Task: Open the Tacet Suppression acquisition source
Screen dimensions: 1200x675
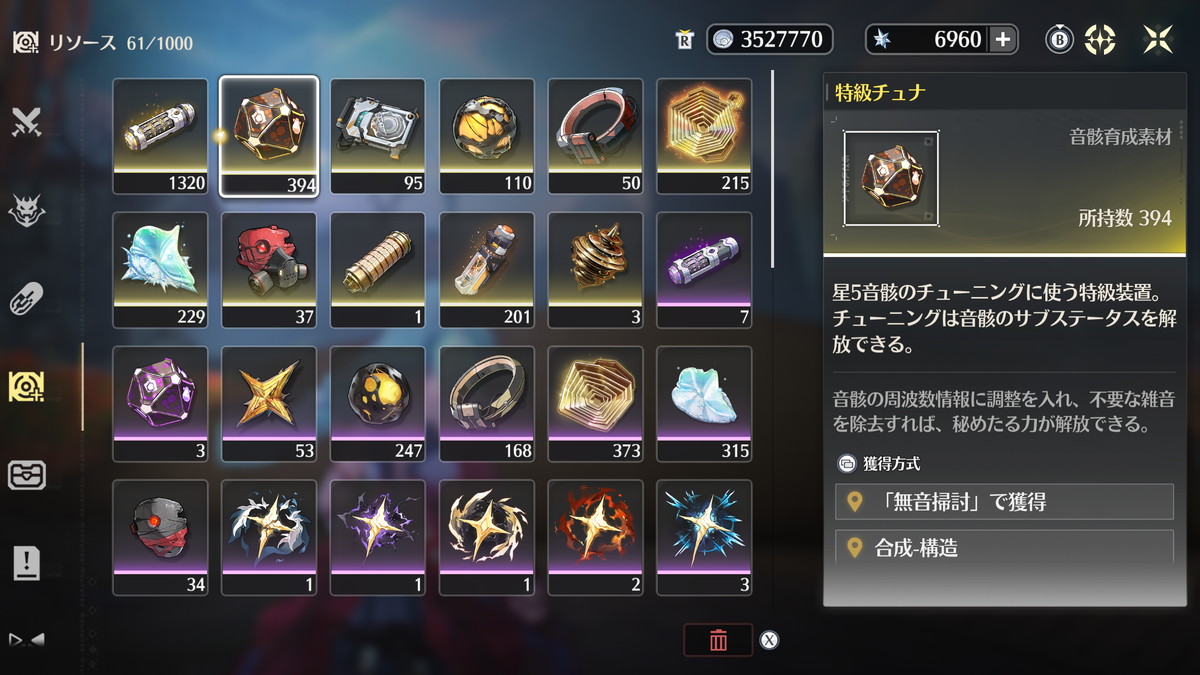Action: click(1004, 502)
